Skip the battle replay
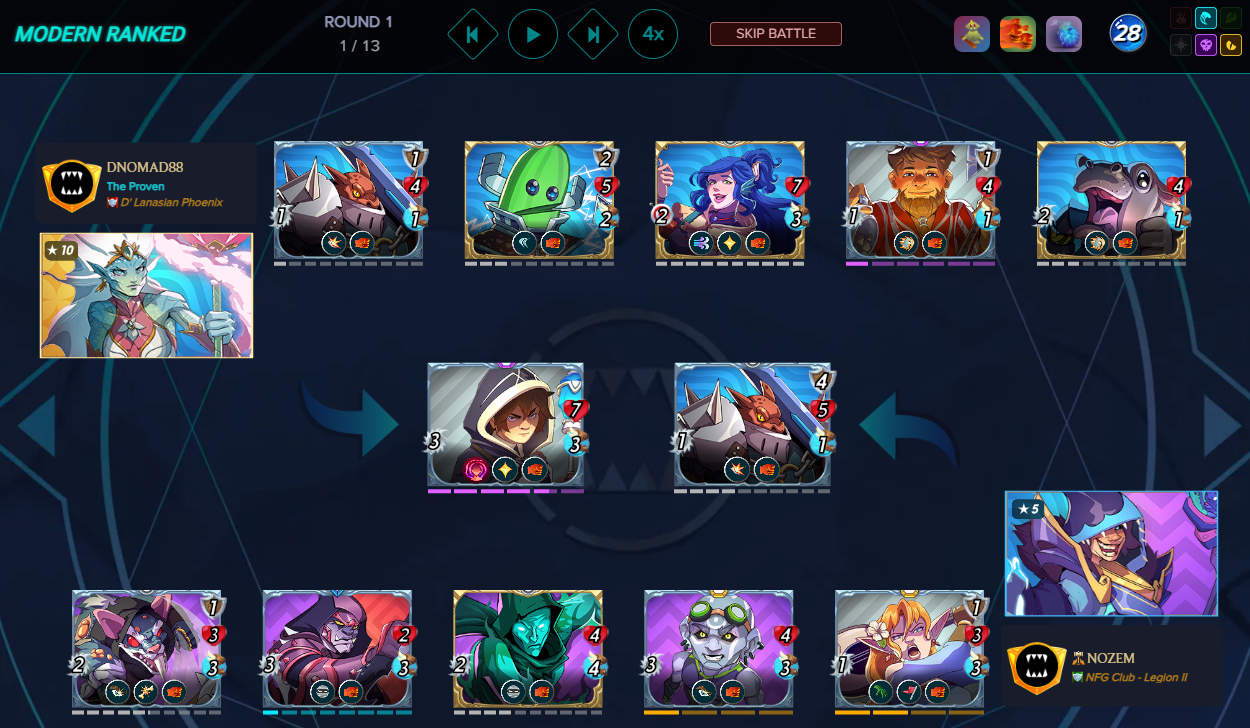This screenshot has width=1250, height=728. tap(775, 34)
